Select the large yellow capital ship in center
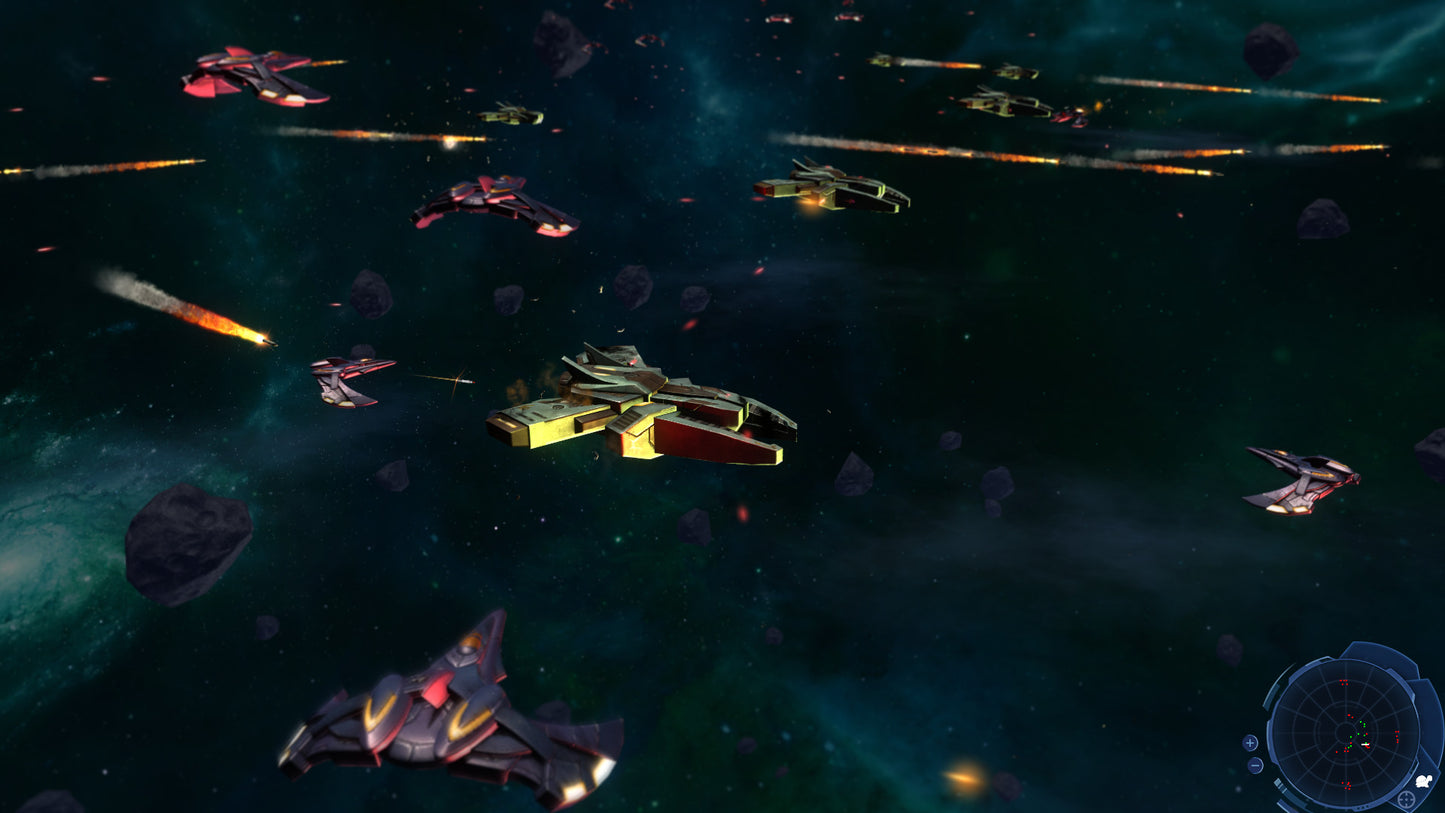 tap(640, 410)
